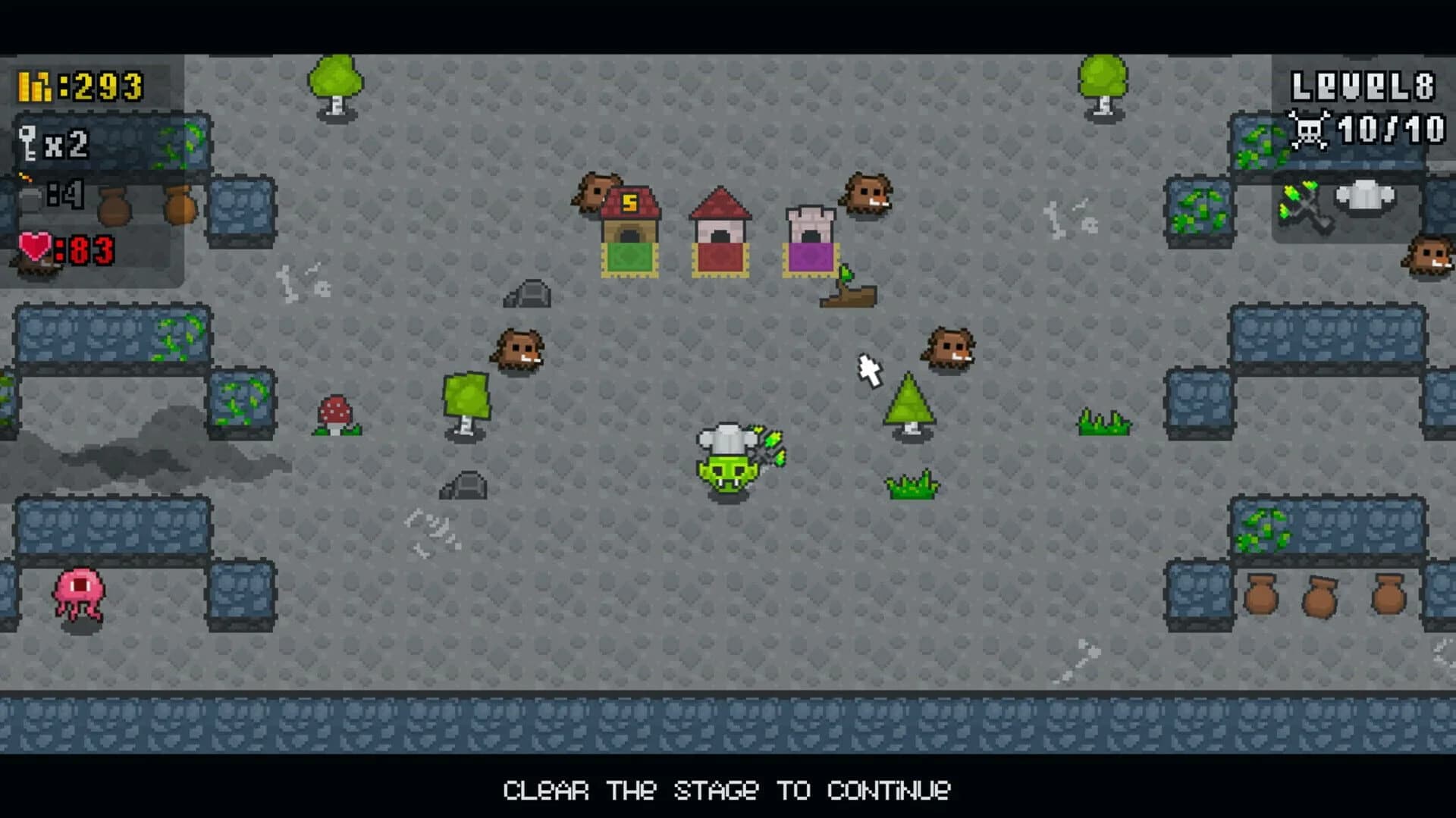
Task: Select the red mushroom on the left
Action: click(x=334, y=413)
